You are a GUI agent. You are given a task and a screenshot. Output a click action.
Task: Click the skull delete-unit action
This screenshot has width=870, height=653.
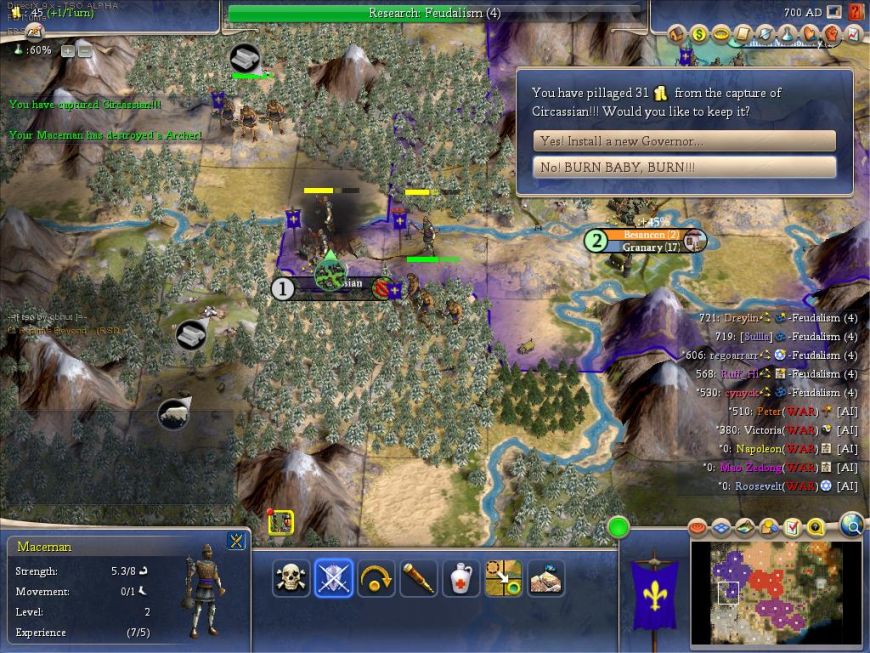[x=290, y=578]
